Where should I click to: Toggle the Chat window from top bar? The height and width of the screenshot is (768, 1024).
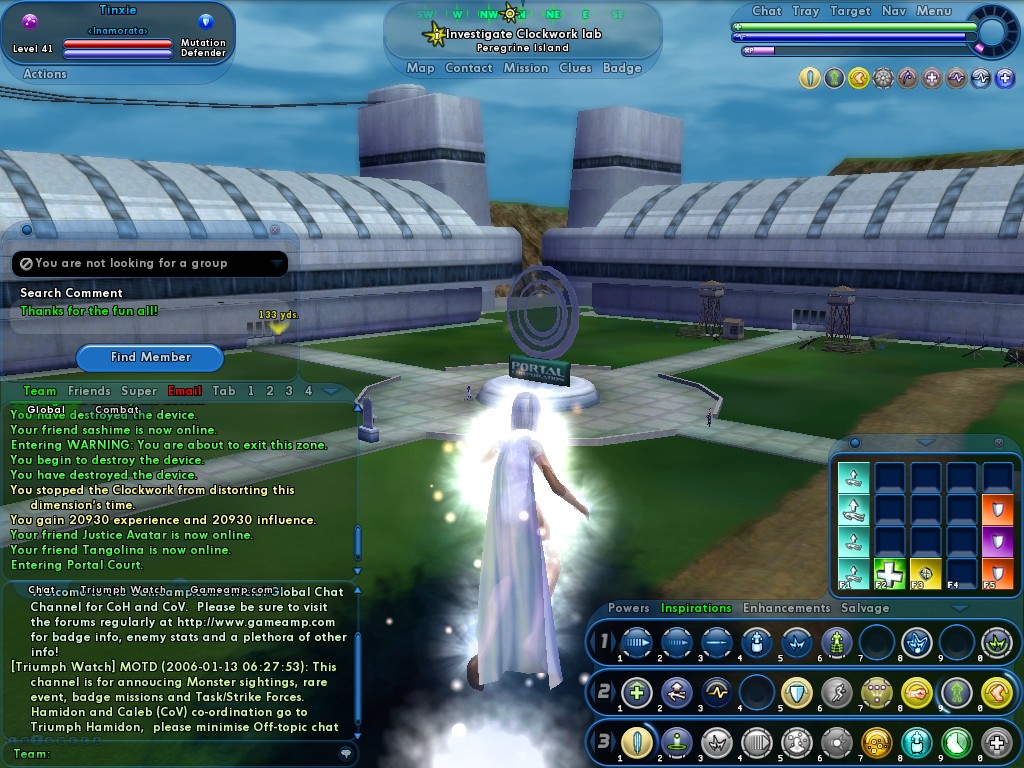pyautogui.click(x=767, y=11)
